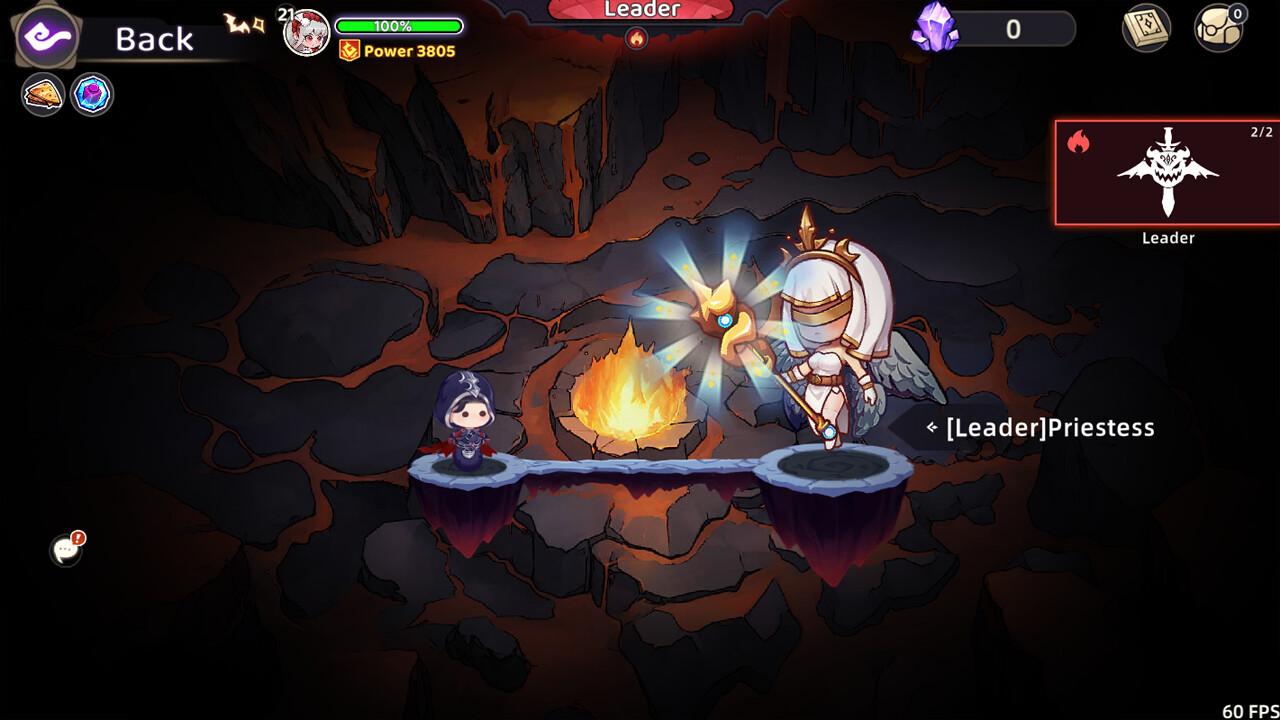Click the 100% health bar
1280x720 pixels.
(x=399, y=26)
